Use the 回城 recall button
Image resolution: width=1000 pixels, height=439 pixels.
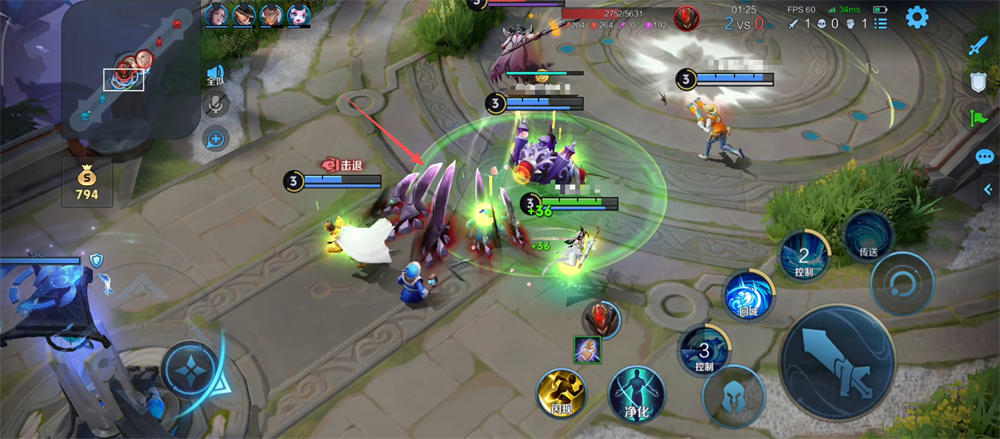point(748,296)
